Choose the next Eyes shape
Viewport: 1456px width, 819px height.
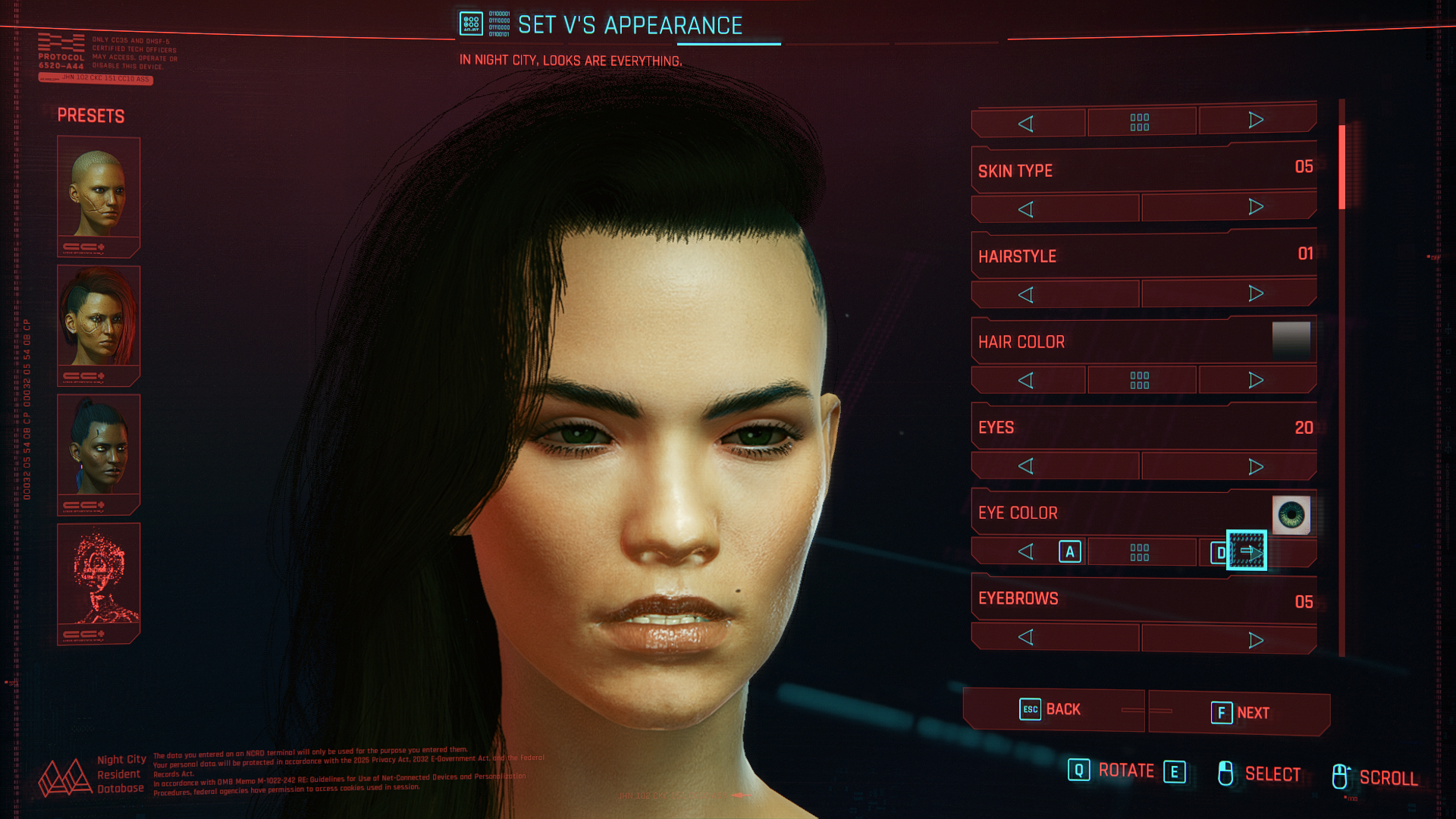(x=1256, y=466)
